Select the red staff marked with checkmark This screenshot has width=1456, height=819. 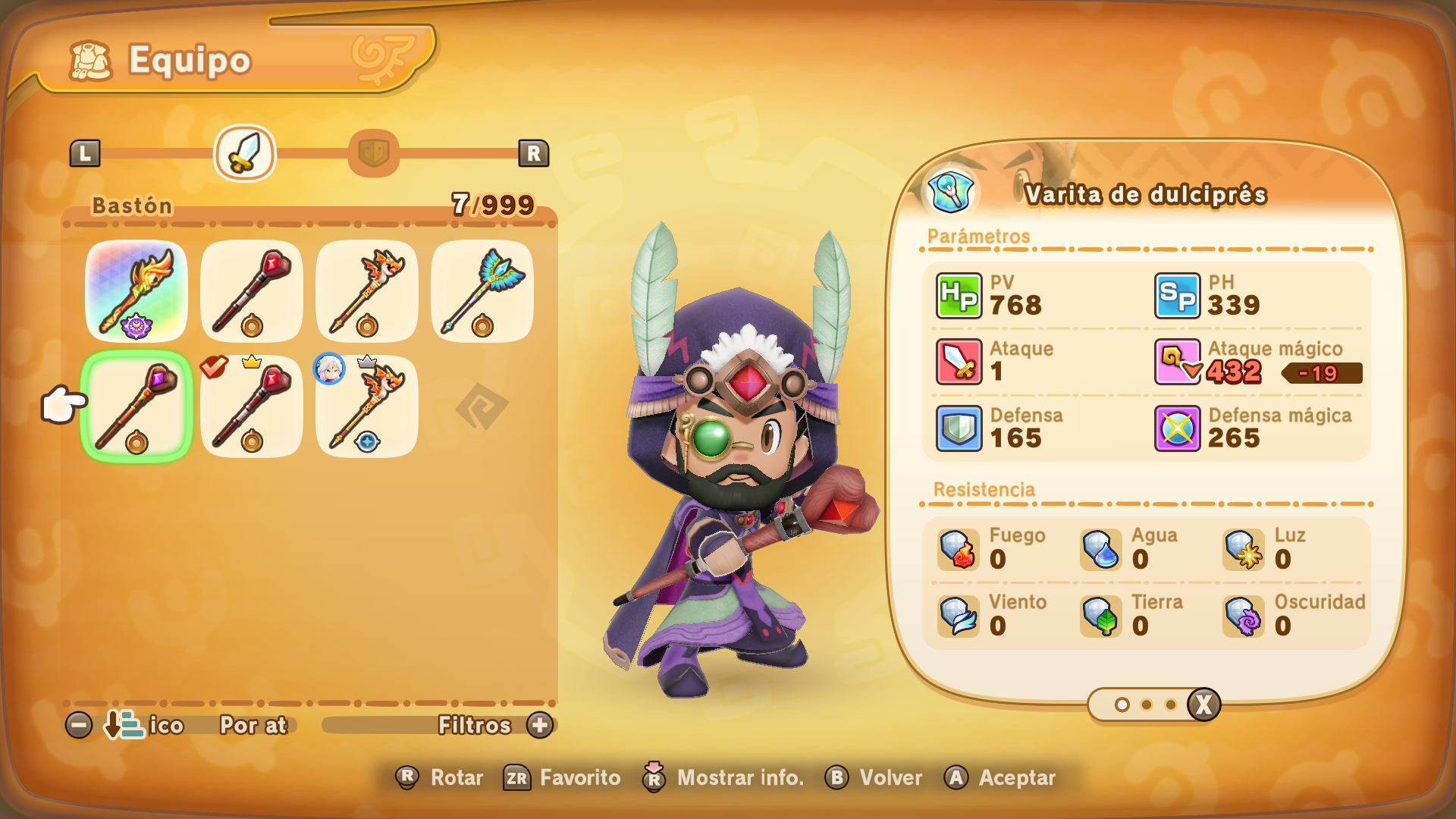click(x=252, y=406)
